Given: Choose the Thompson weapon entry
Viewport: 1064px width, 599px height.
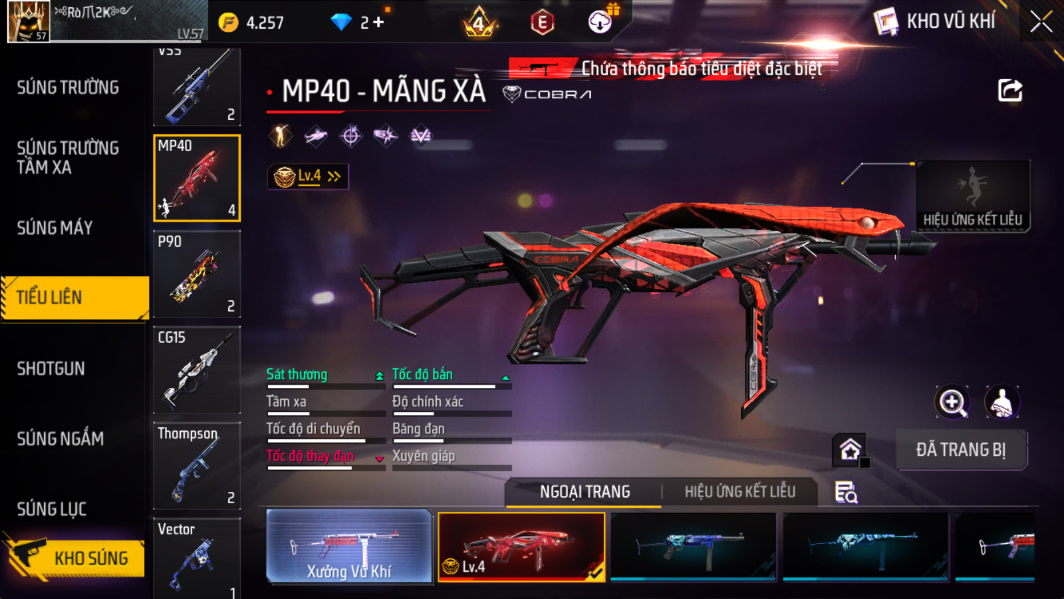Looking at the screenshot, I should pyautogui.click(x=197, y=465).
